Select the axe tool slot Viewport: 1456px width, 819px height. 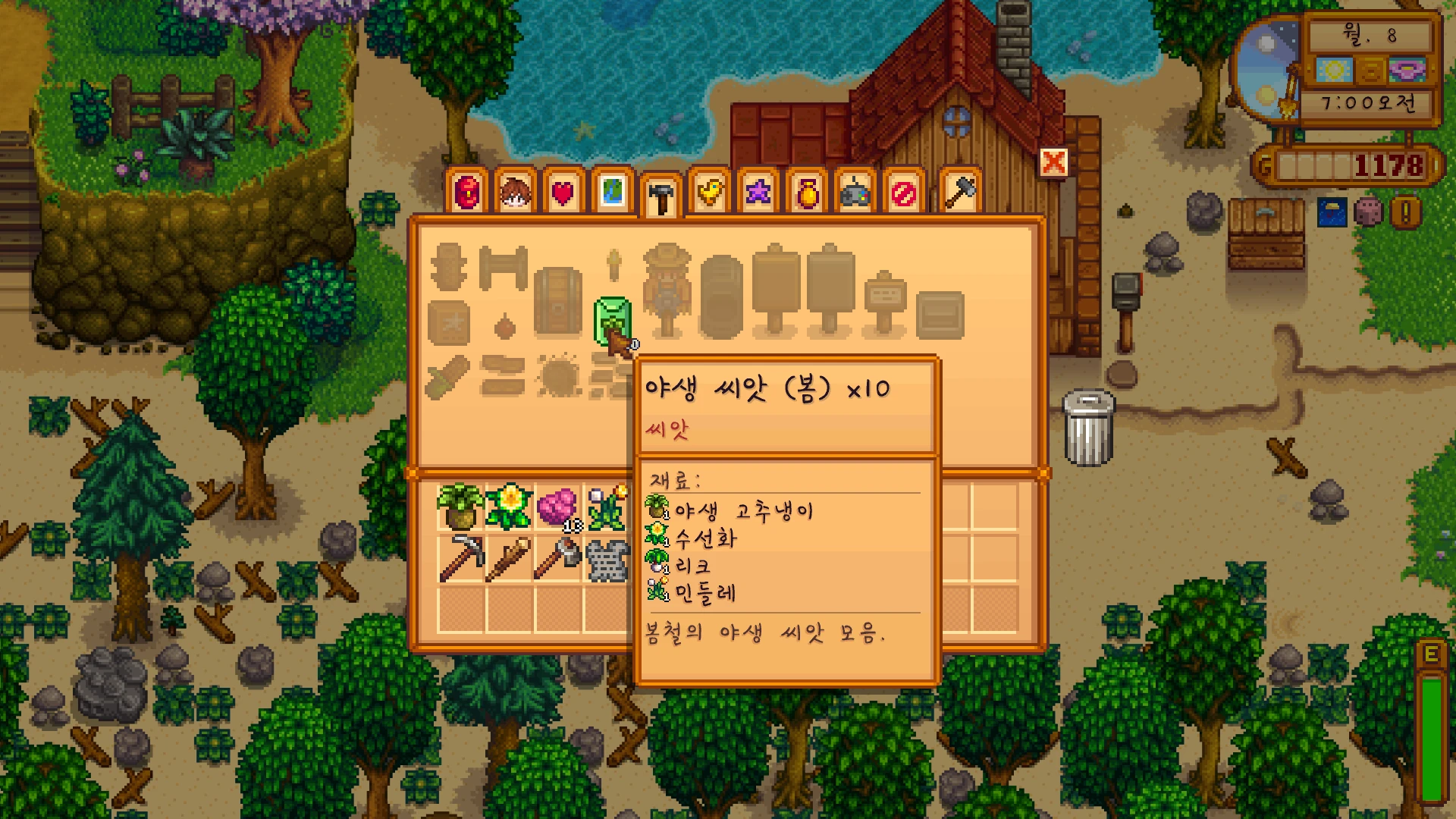pyautogui.click(x=557, y=559)
